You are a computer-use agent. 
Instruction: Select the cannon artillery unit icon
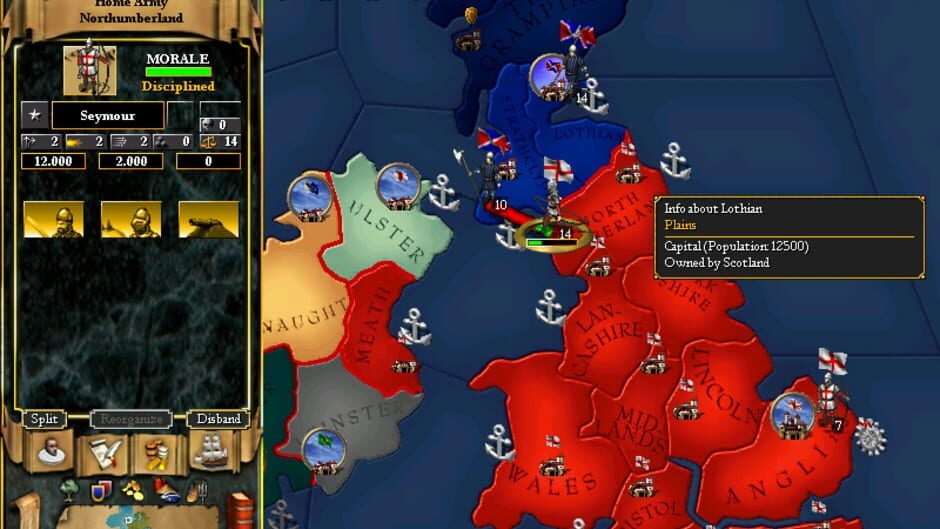tap(209, 219)
